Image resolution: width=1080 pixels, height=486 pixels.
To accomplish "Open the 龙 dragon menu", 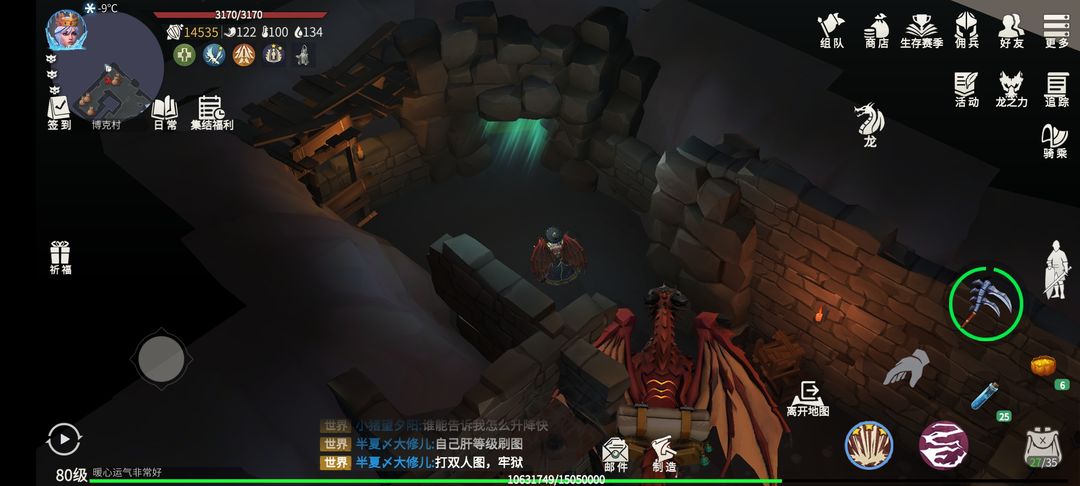I will point(870,125).
